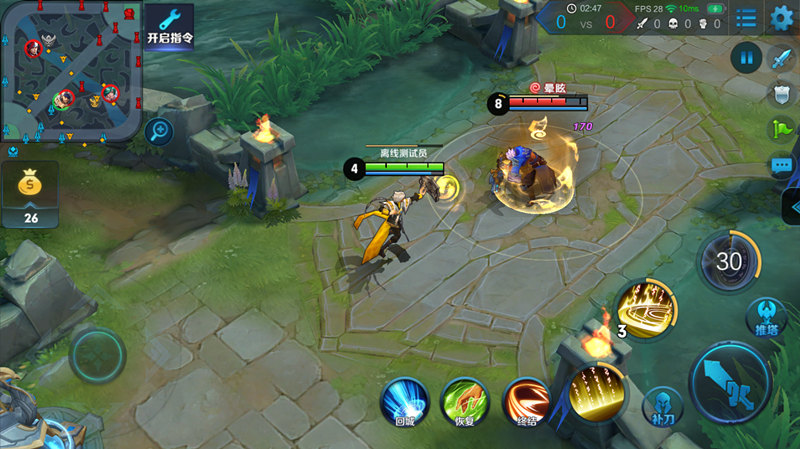This screenshot has height=449, width=800.
Task: Open the scoreboard list icon
Action: 746,17
